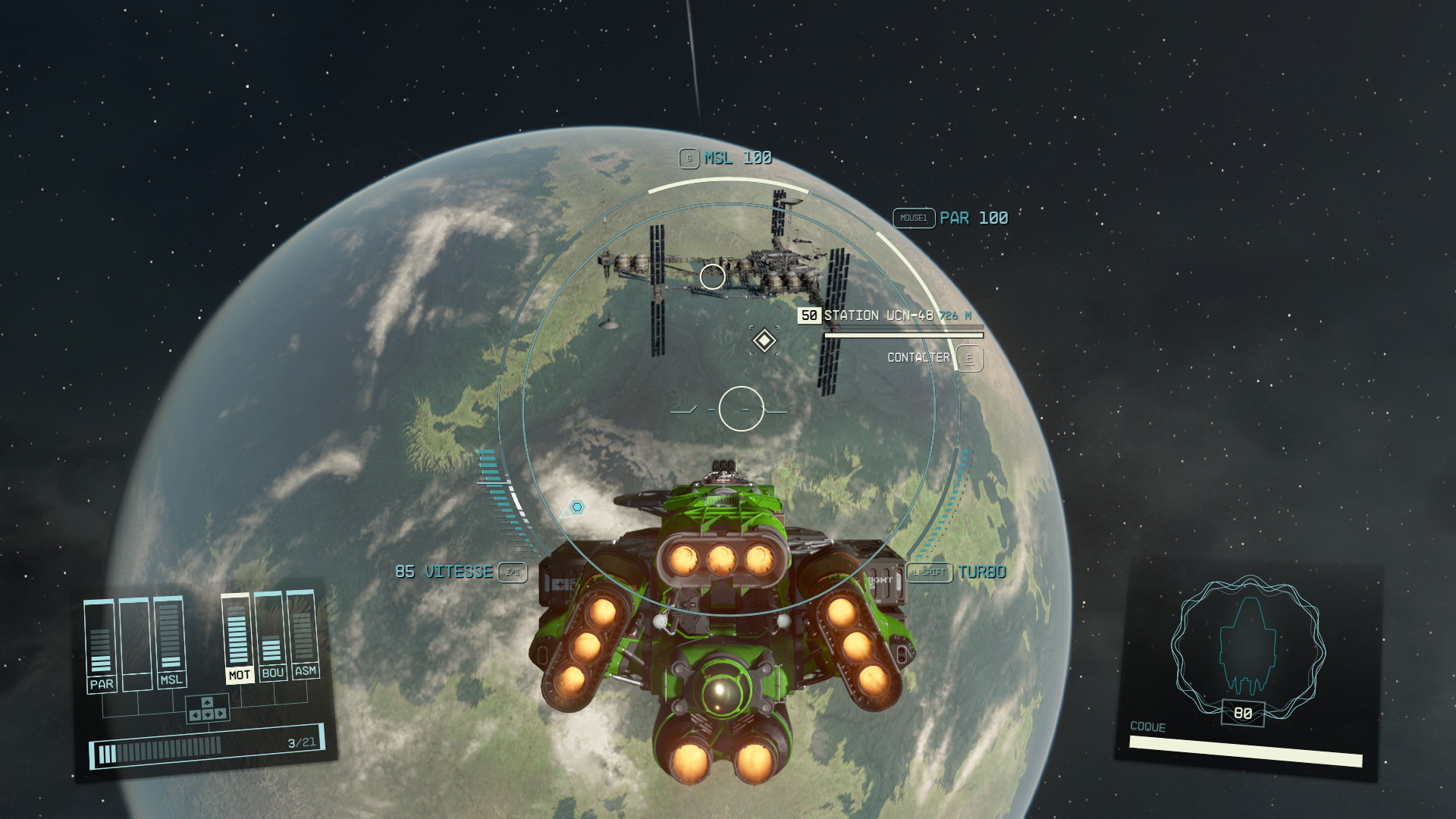
Task: Click the ship silhouette status display
Action: [1247, 647]
